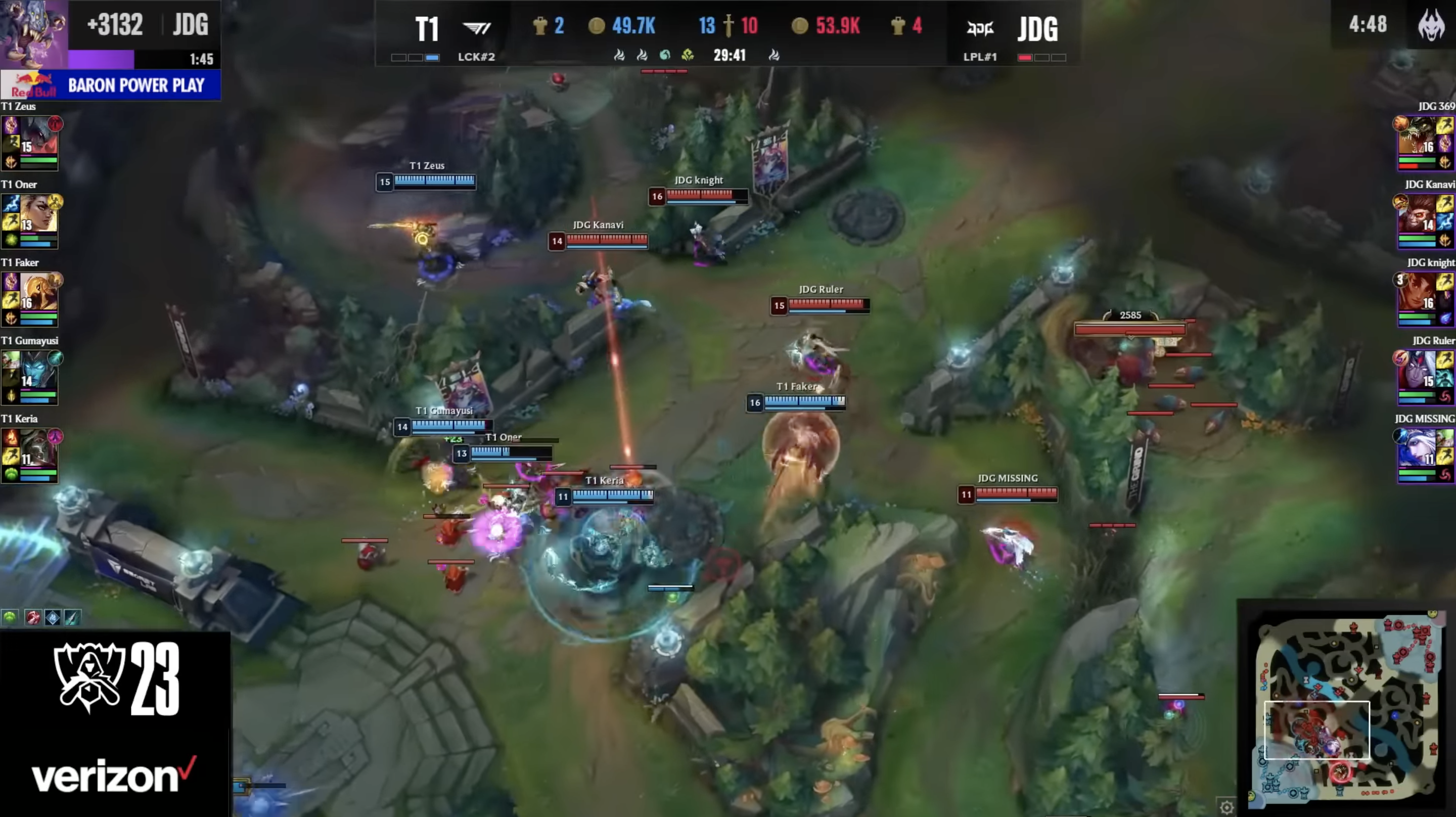Select T1 Faker champion portrait
Screen dimensions: 1456x817
pos(38,293)
